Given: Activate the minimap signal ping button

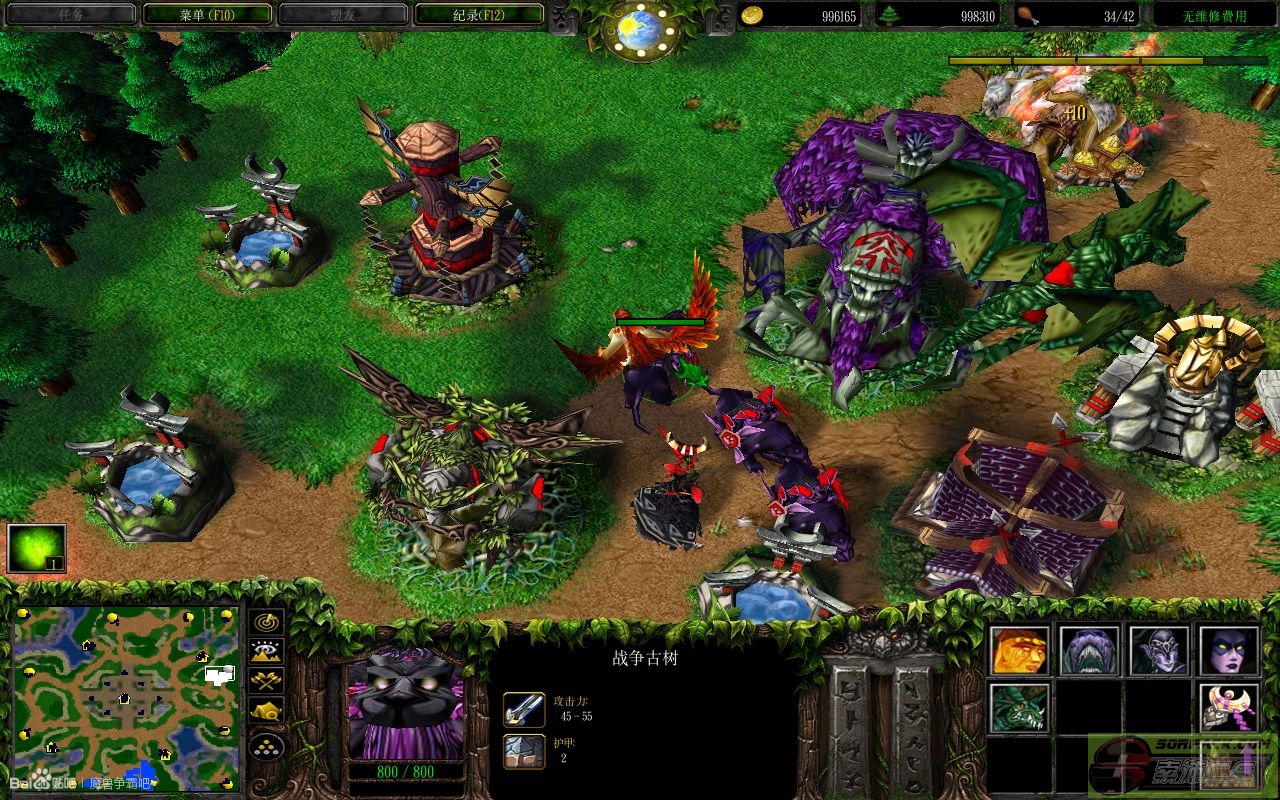Looking at the screenshot, I should 266,622.
